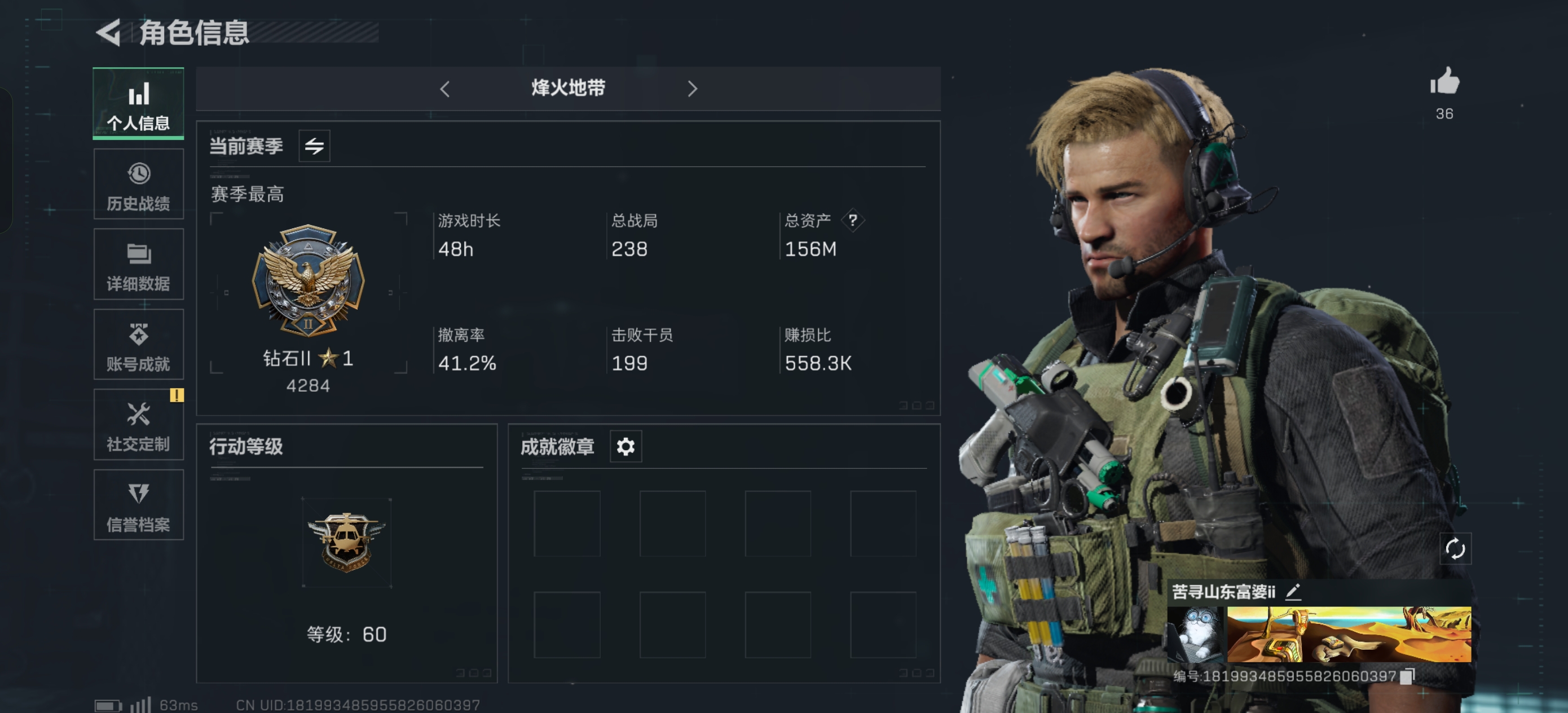Click the left arrow beside 烽火地带
Screen dimensions: 1568x713
click(445, 89)
